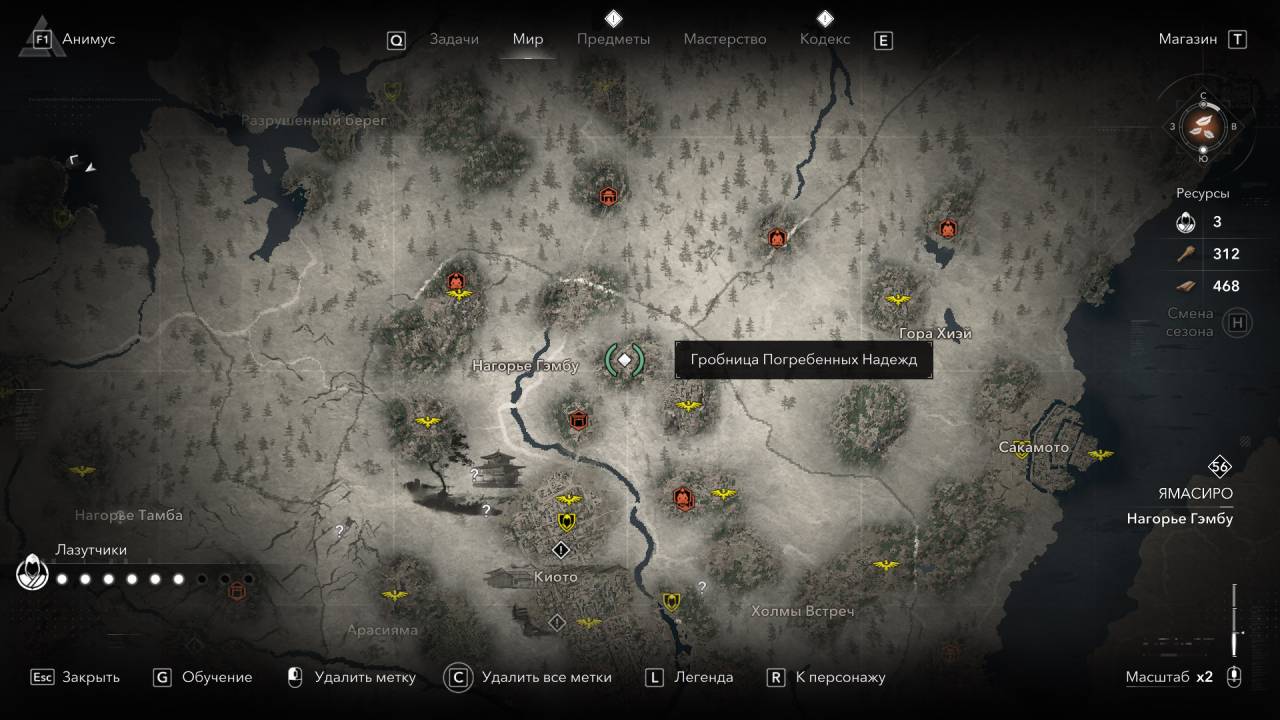
Task: Click the compass season emblem
Action: click(x=1203, y=126)
